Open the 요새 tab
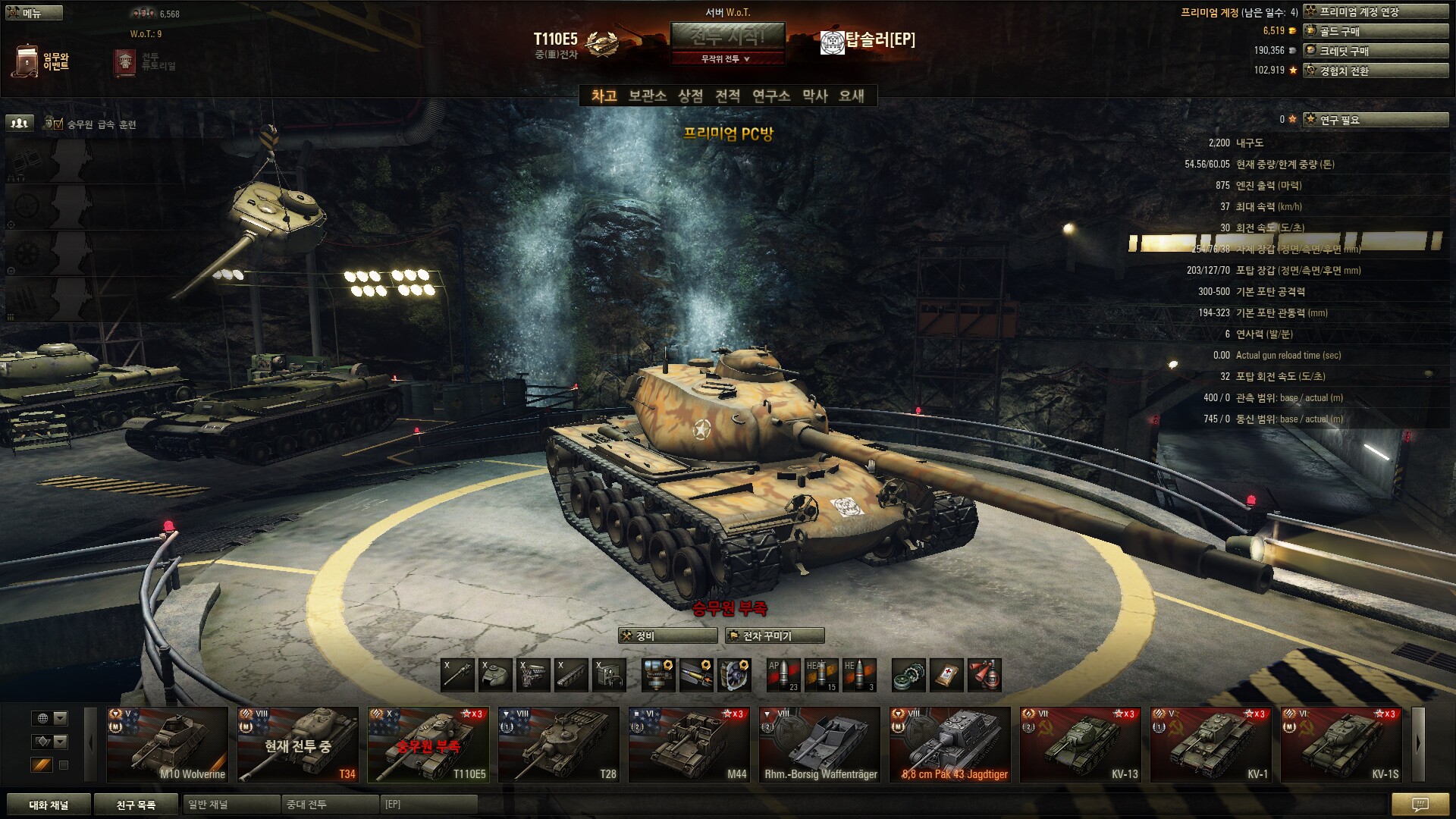 tap(851, 96)
